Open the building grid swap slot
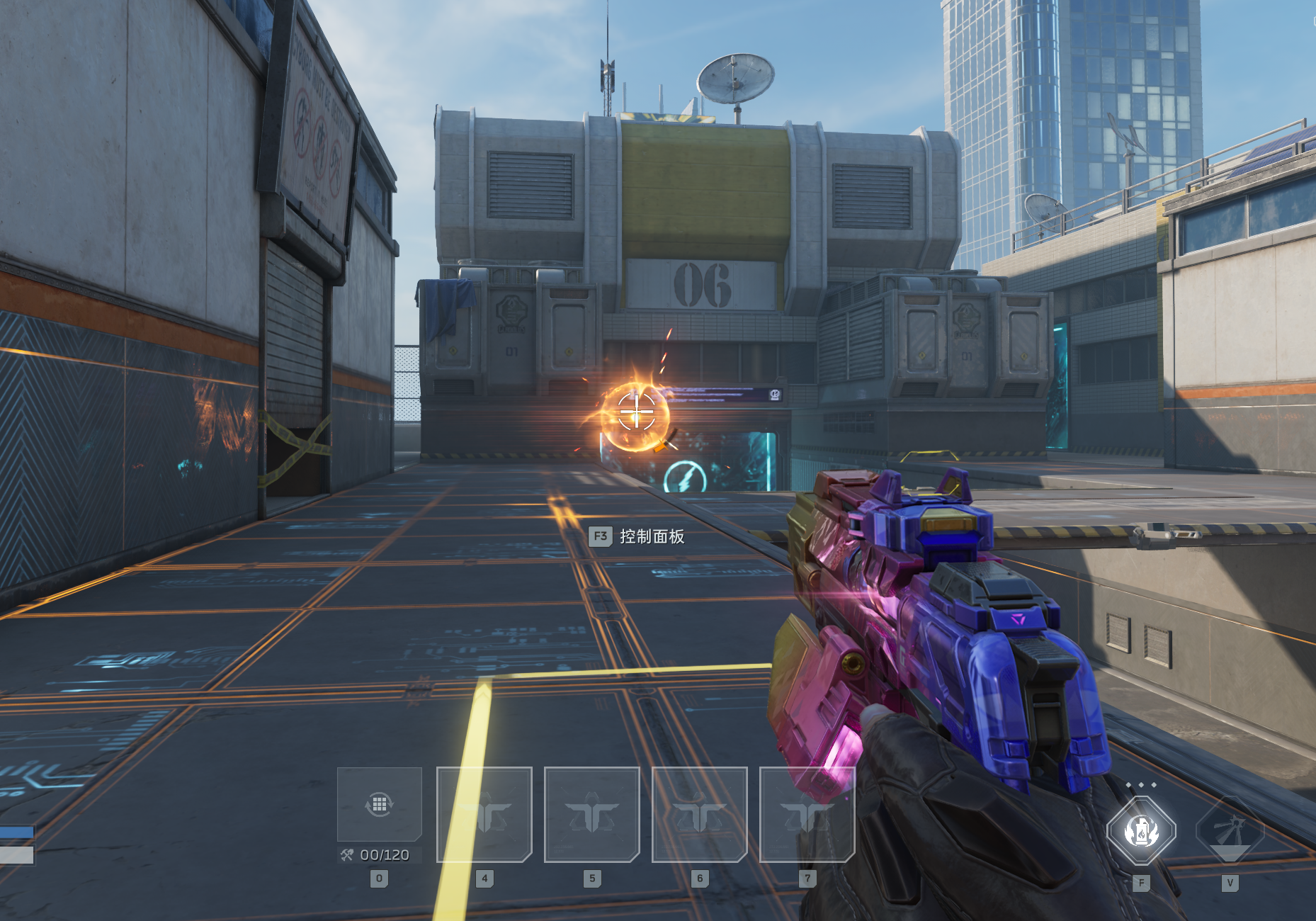 pos(380,804)
